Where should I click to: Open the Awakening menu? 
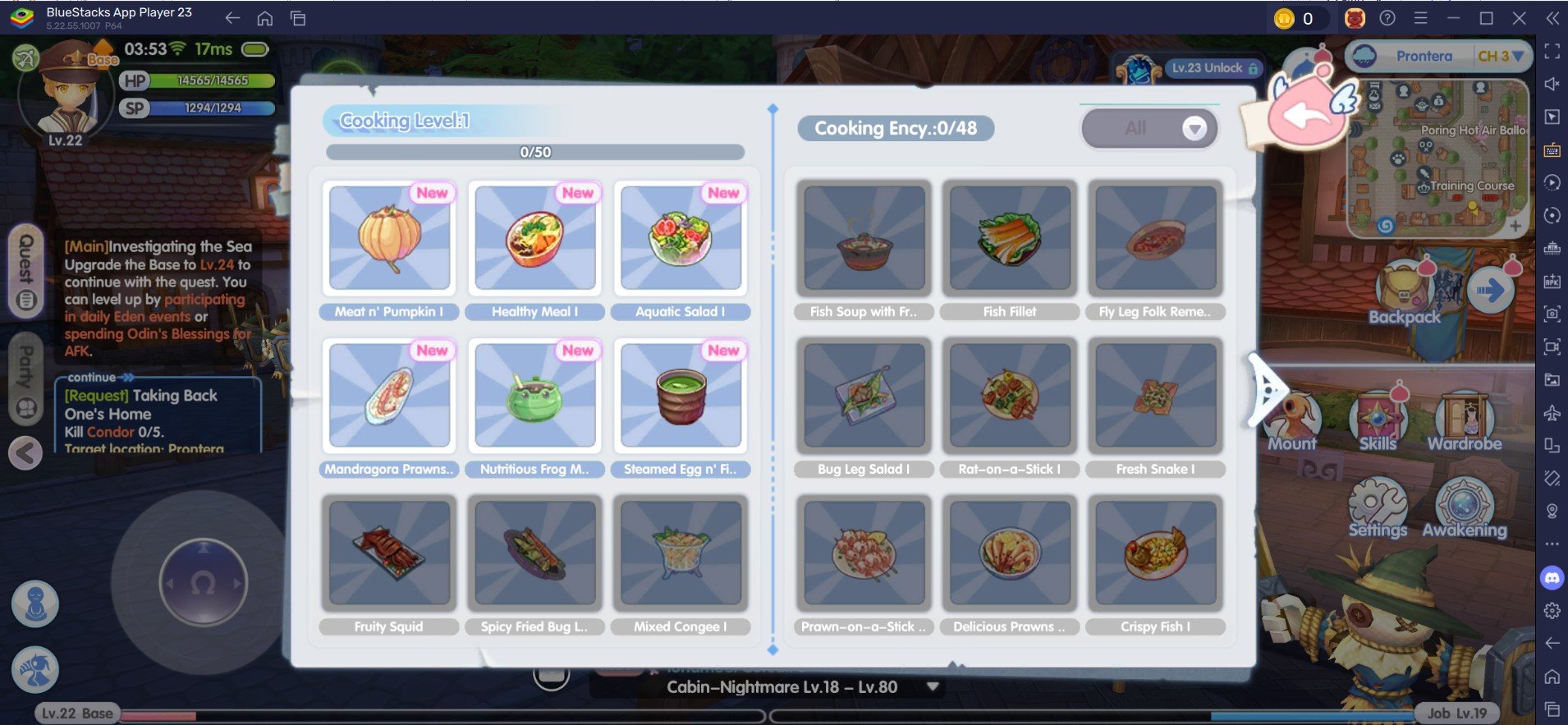tap(1465, 507)
